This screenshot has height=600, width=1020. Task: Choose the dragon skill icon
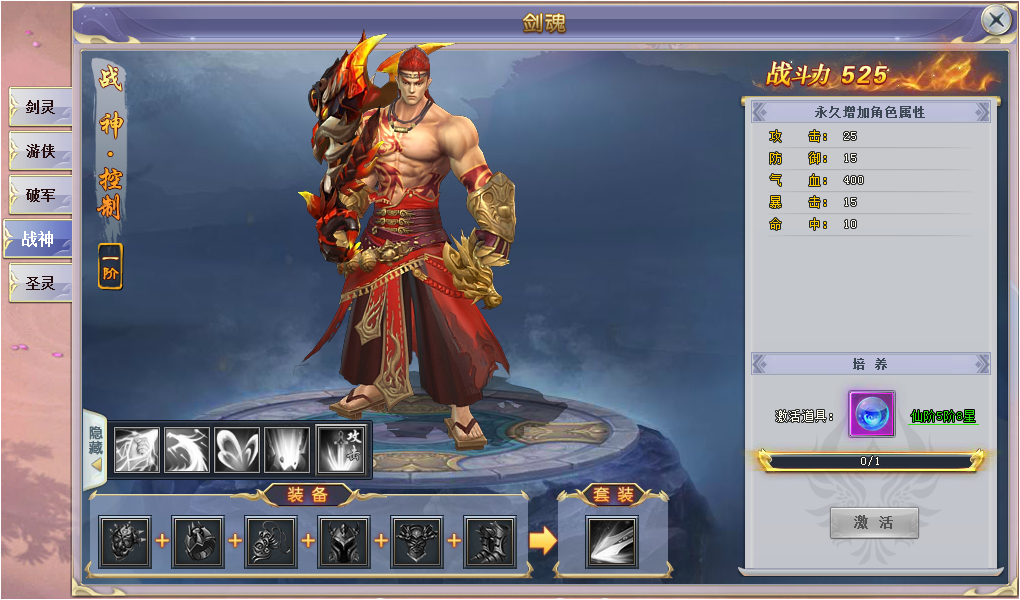point(187,450)
